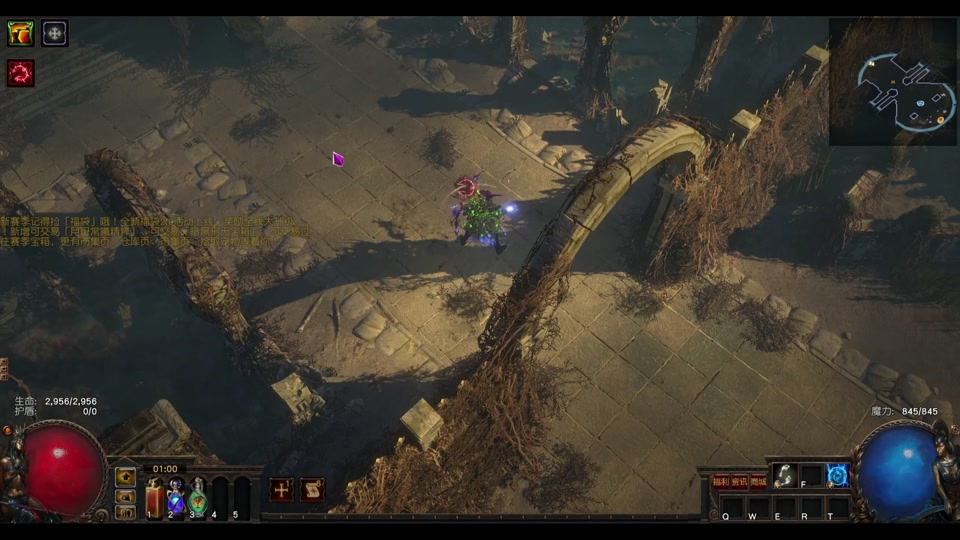
Task: Click the grey cross-arrows buff icon
Action: pos(55,34)
